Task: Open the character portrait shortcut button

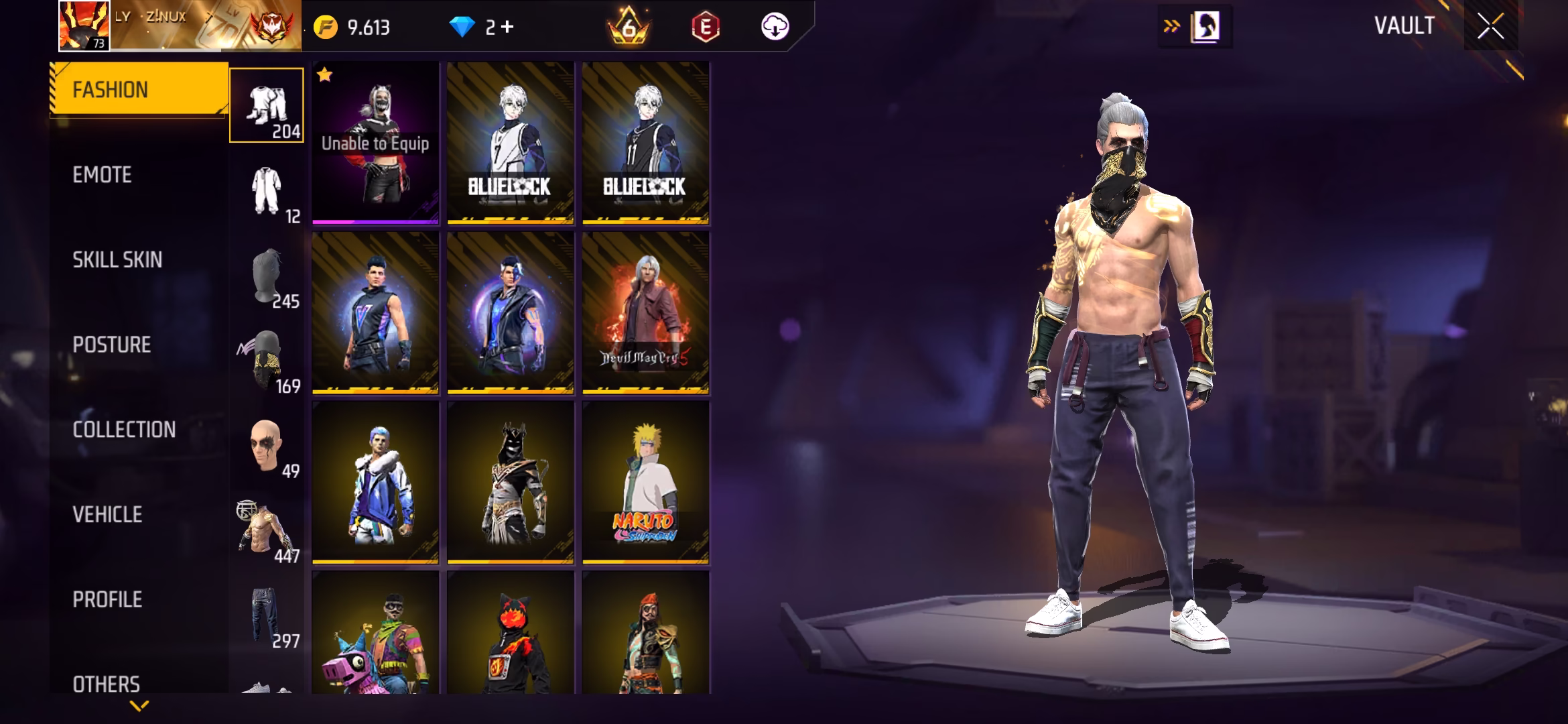Action: point(1205,27)
